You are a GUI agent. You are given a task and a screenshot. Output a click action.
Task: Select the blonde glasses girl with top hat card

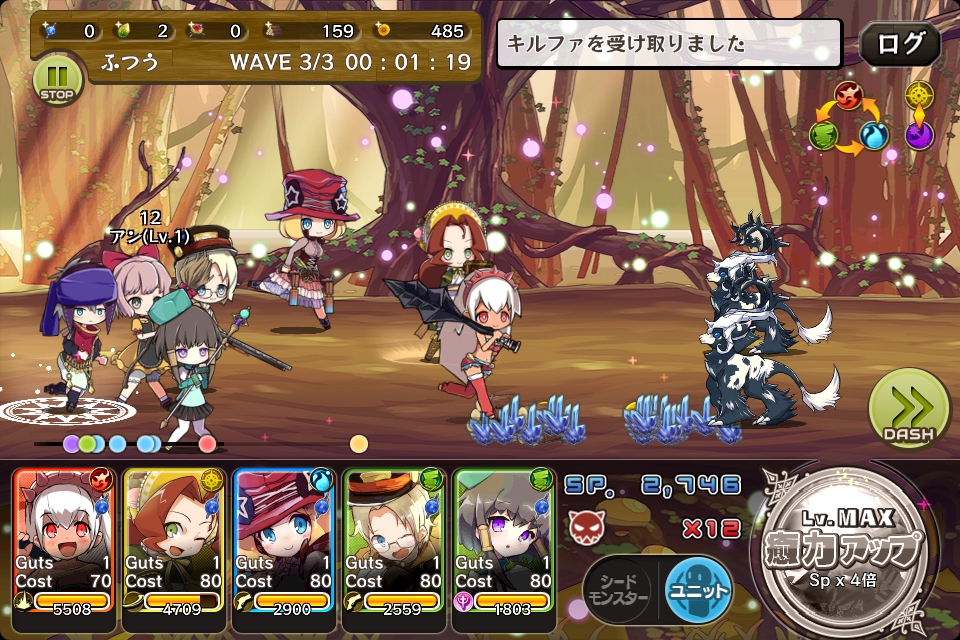[394, 540]
